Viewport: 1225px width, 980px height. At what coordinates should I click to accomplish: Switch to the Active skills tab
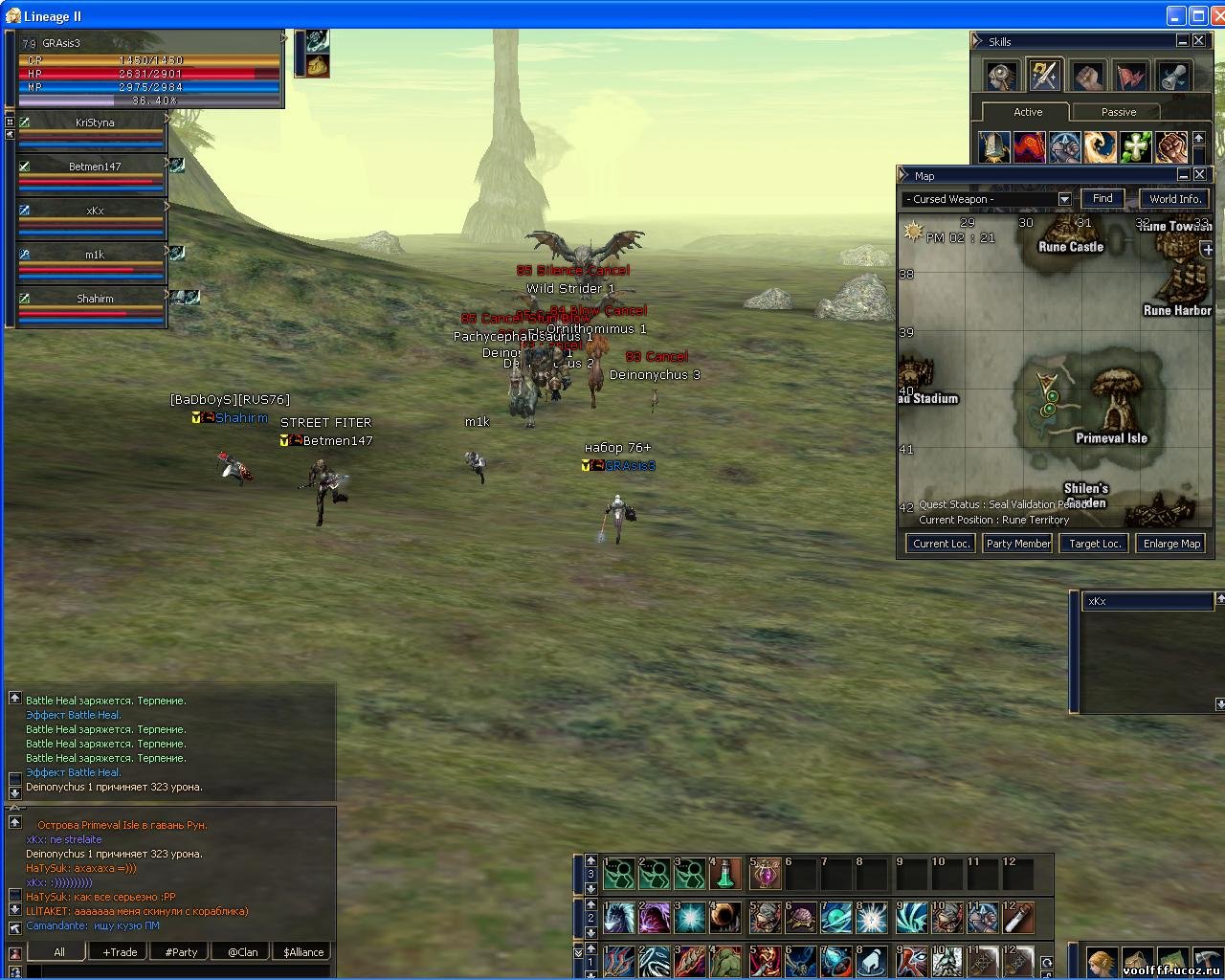tap(1028, 112)
